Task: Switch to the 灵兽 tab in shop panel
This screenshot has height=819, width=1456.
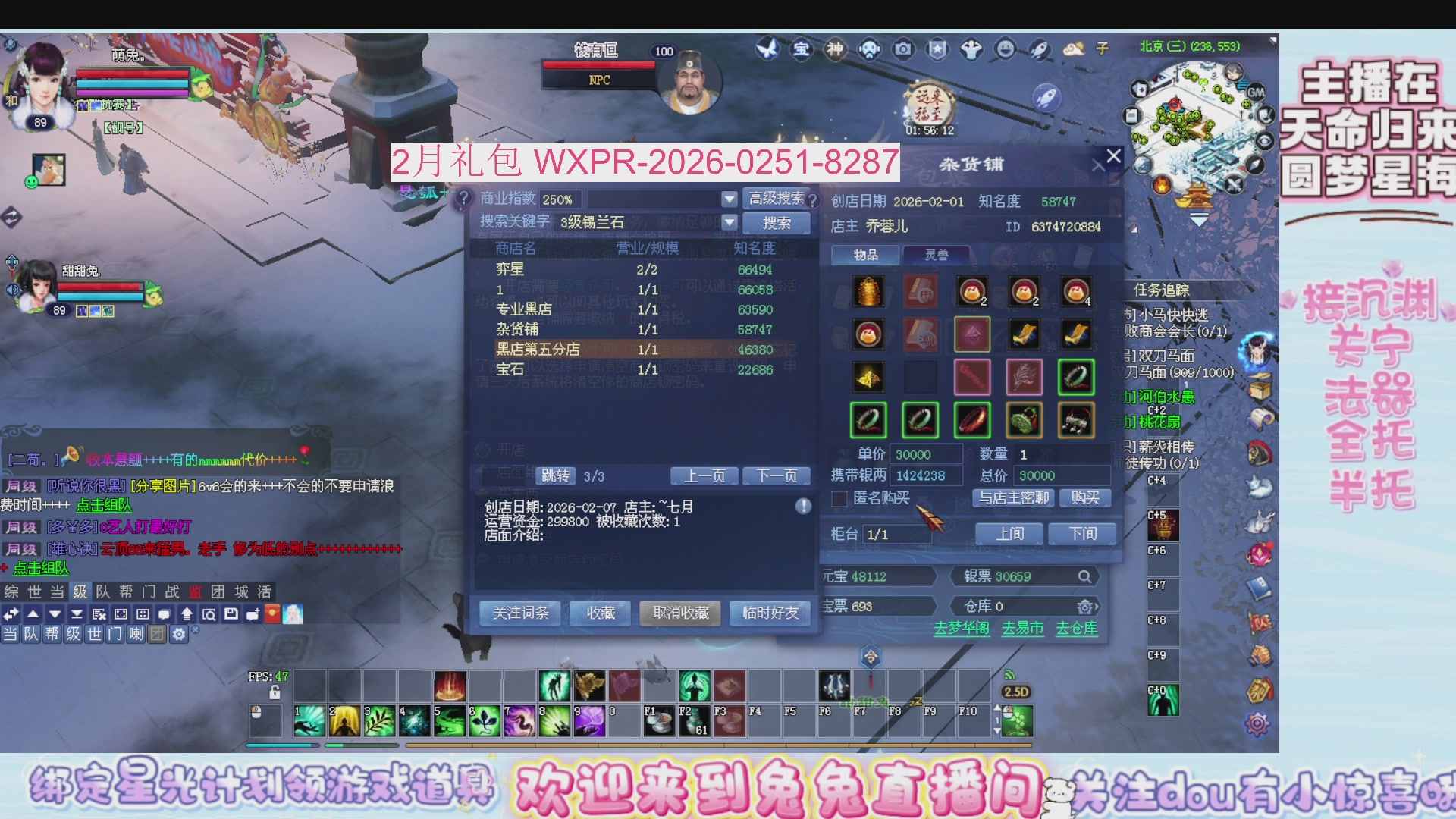Action: (x=938, y=256)
